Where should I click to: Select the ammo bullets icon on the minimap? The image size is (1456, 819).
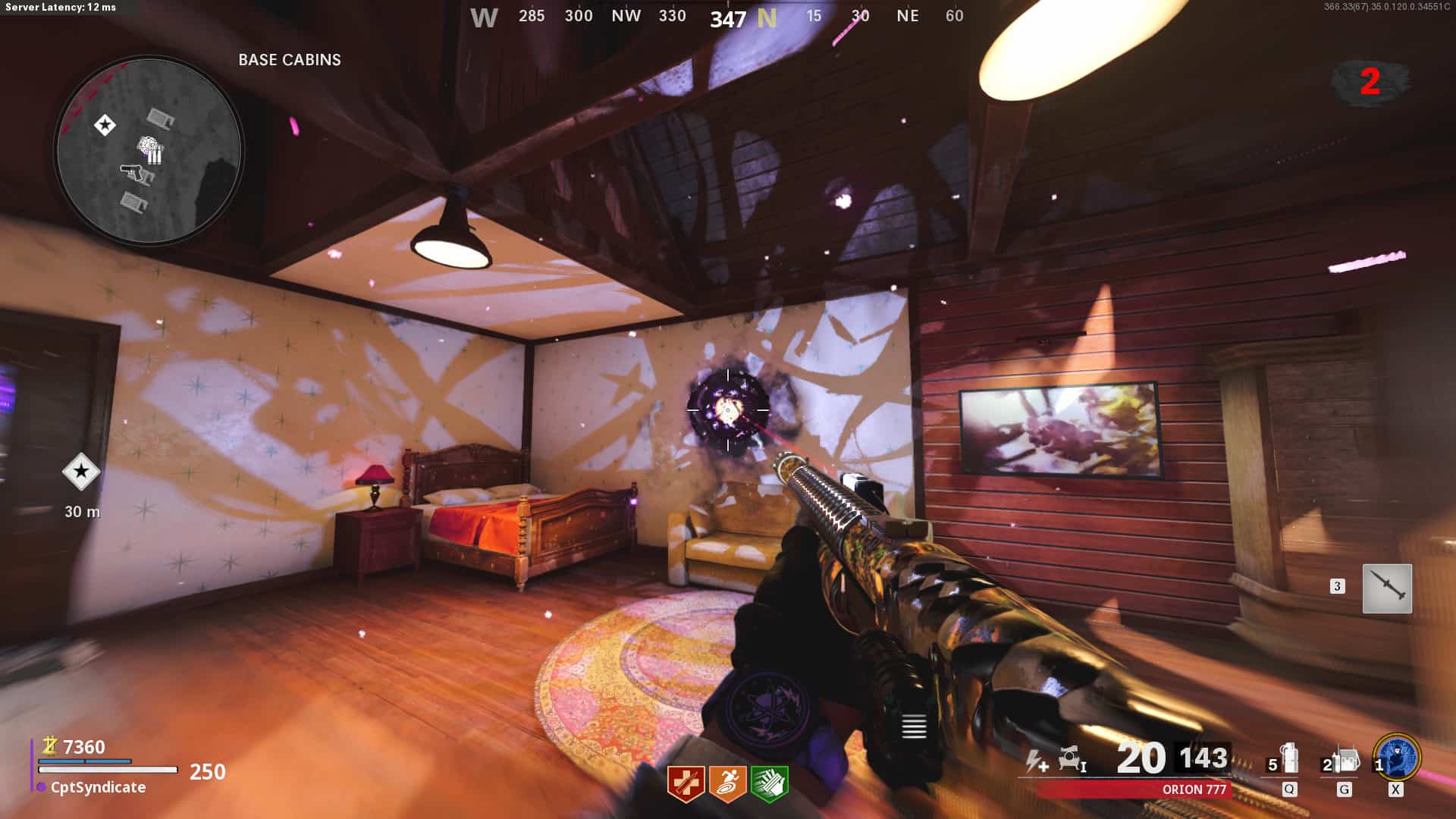[x=155, y=156]
